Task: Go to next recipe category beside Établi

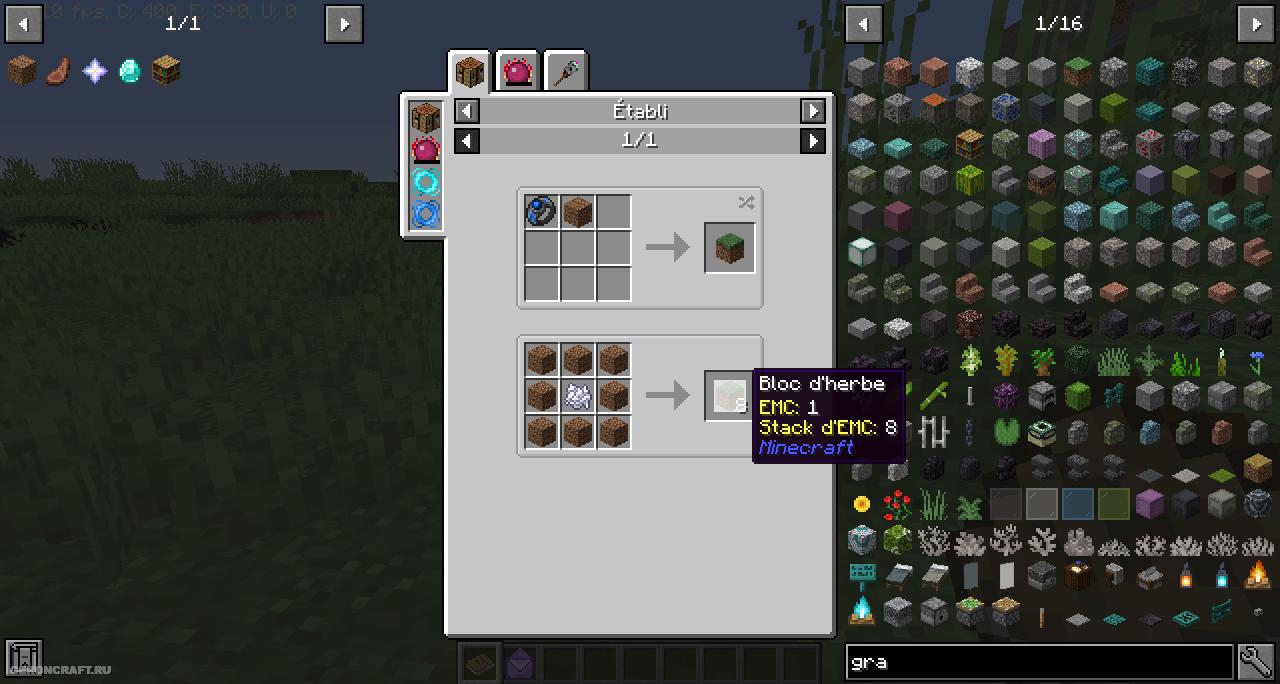Action: point(813,111)
